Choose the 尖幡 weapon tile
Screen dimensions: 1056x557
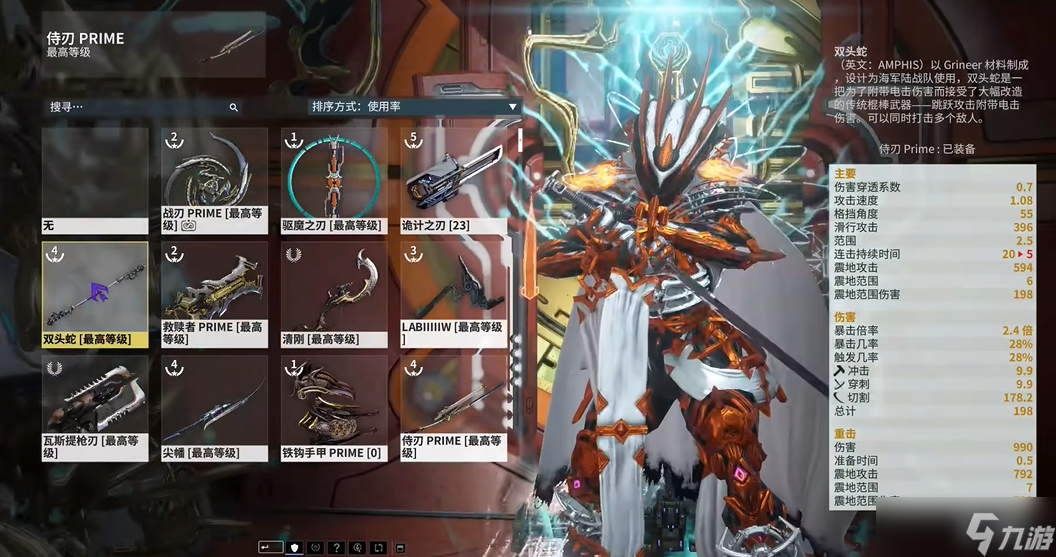[214, 408]
